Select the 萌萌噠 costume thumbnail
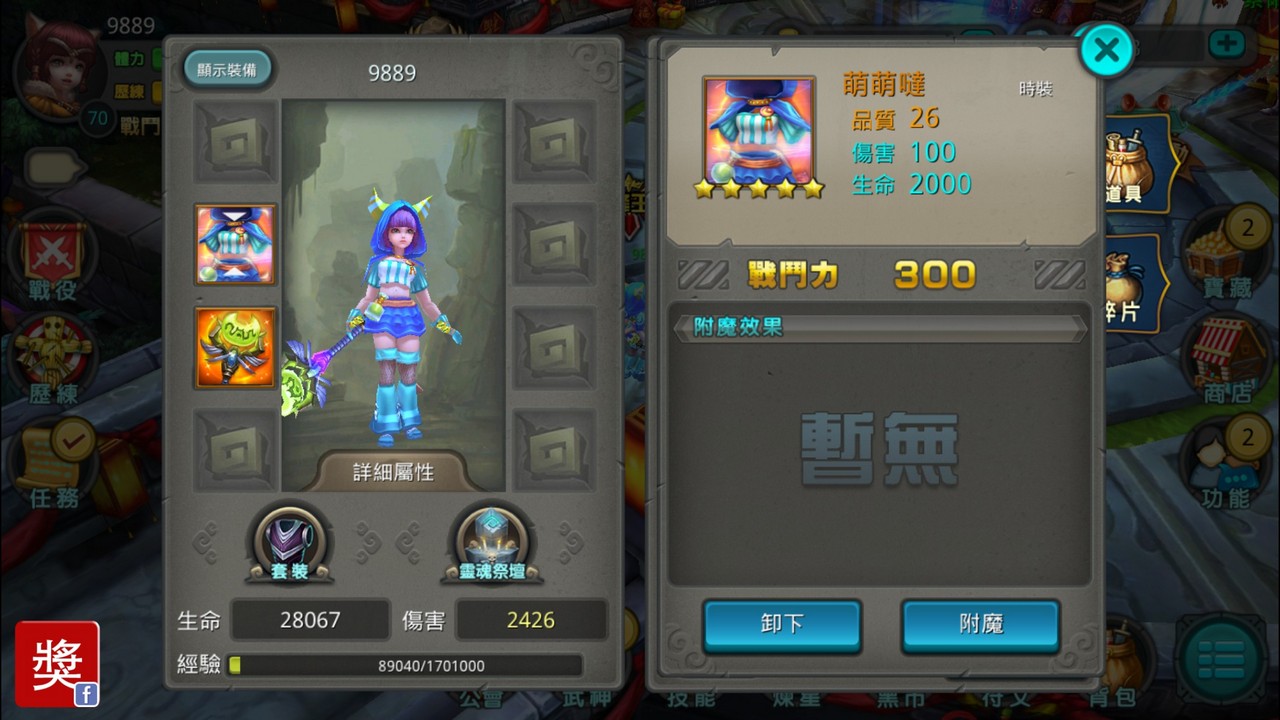The image size is (1280, 720). click(x=236, y=245)
